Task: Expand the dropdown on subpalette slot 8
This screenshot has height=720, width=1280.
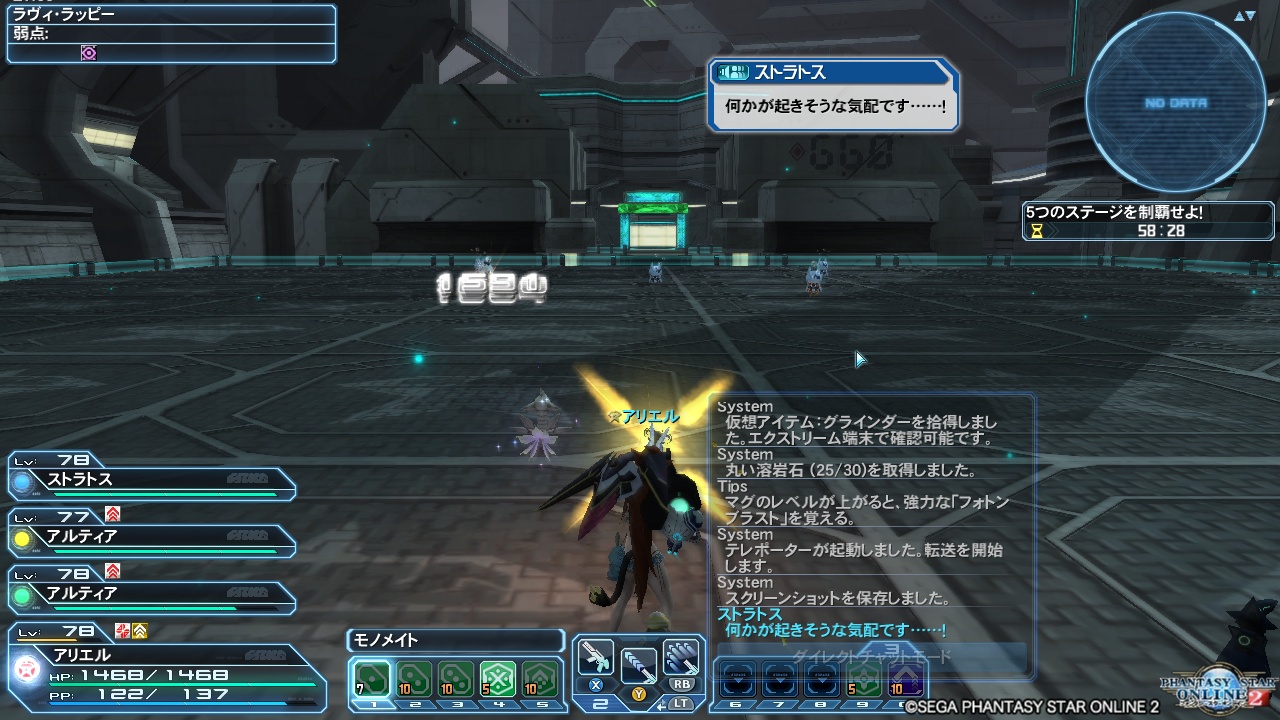Action: pos(823,680)
